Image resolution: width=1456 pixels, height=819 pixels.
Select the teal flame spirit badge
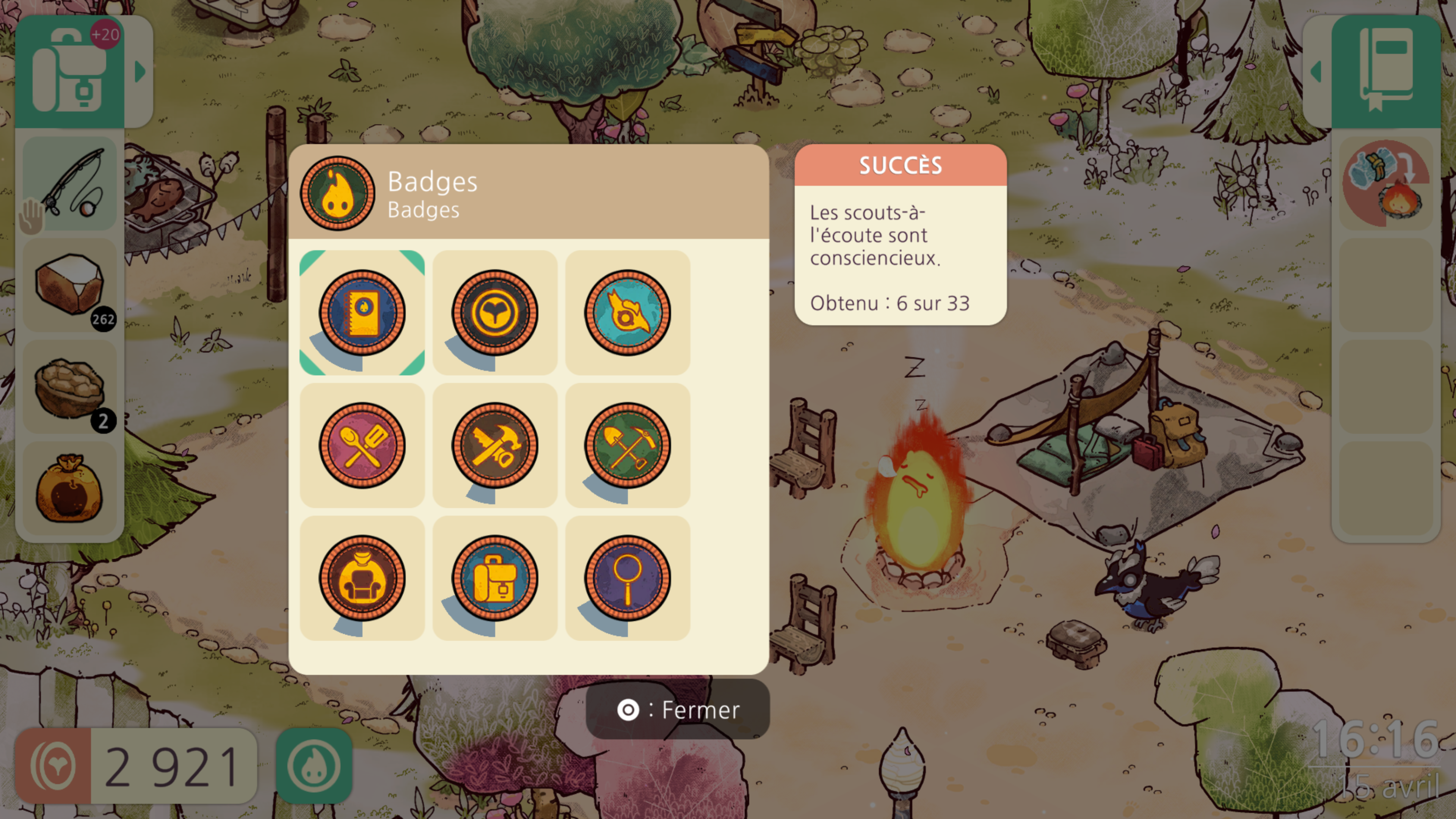click(x=628, y=312)
